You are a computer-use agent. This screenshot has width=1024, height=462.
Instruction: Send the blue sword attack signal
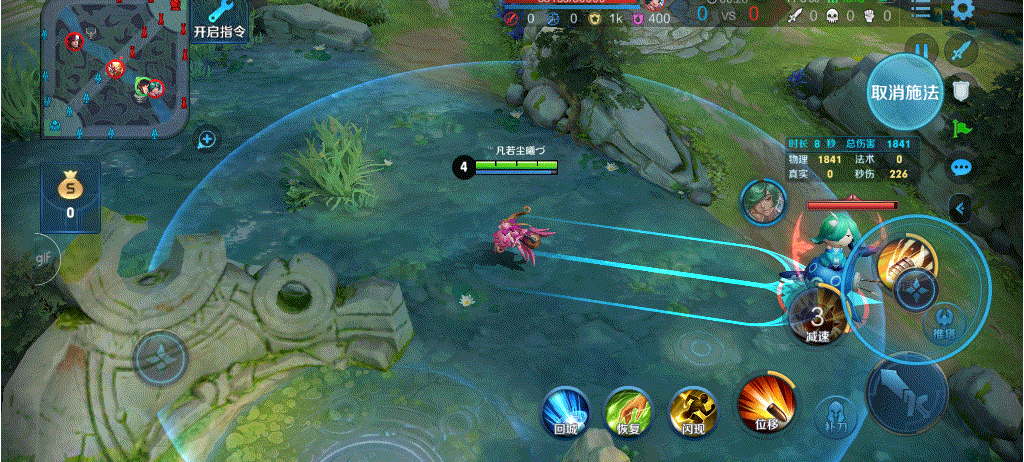click(961, 49)
